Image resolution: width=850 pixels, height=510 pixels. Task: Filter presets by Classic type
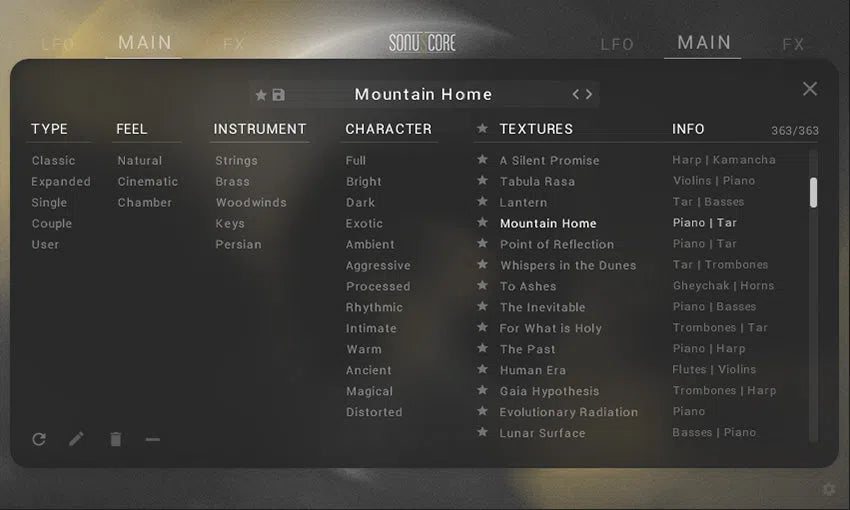pos(53,160)
